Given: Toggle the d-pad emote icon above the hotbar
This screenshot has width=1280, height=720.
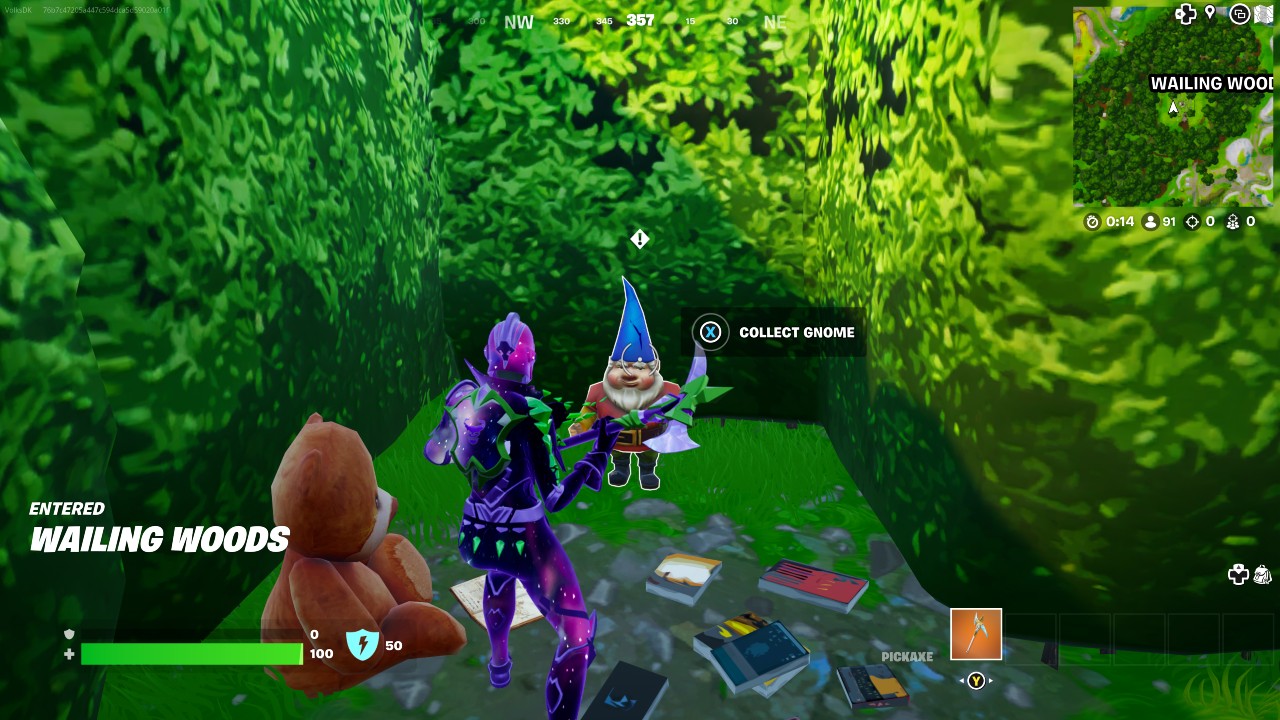Looking at the screenshot, I should pyautogui.click(x=1238, y=575).
